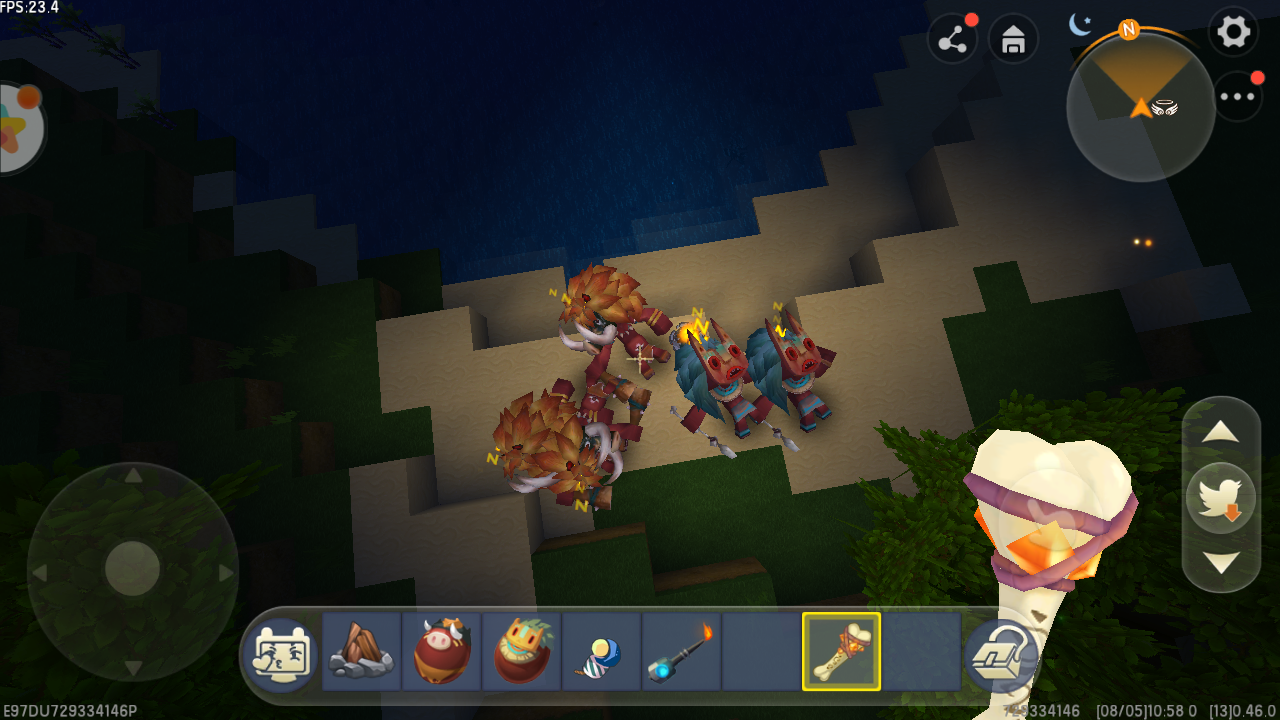Select the blue and yellow orb item
1280x720 pixels.
[x=601, y=651]
